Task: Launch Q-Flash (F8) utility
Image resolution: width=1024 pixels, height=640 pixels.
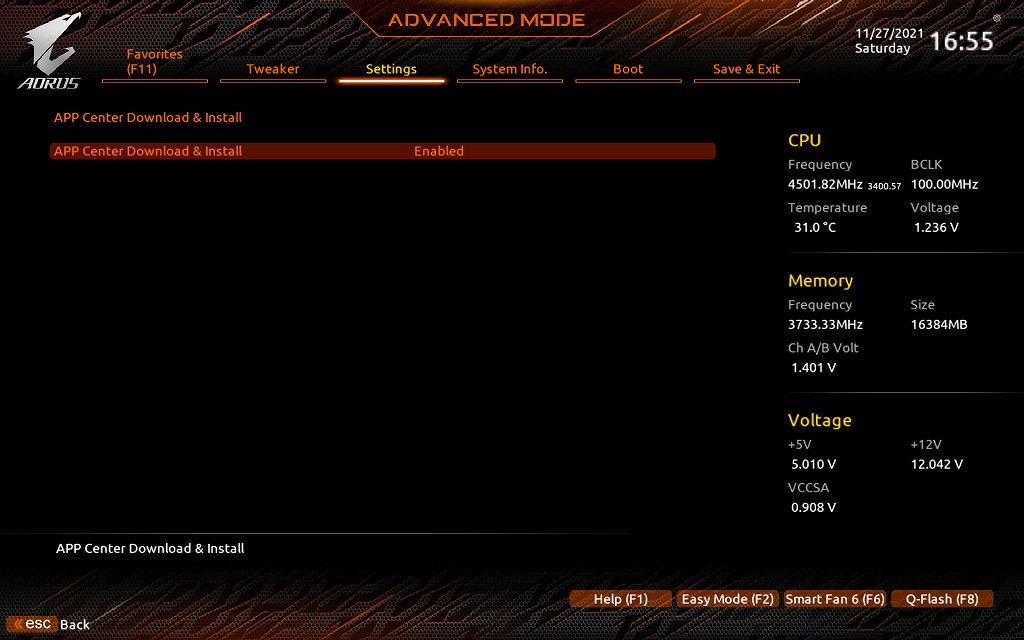Action: (x=942, y=599)
